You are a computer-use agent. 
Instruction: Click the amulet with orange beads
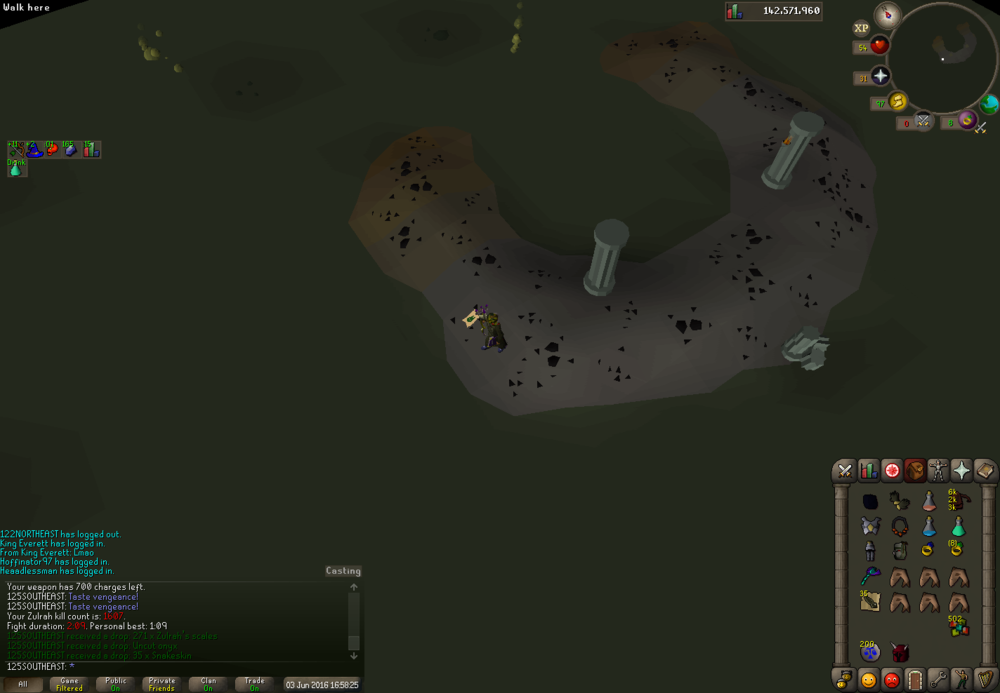click(x=899, y=526)
